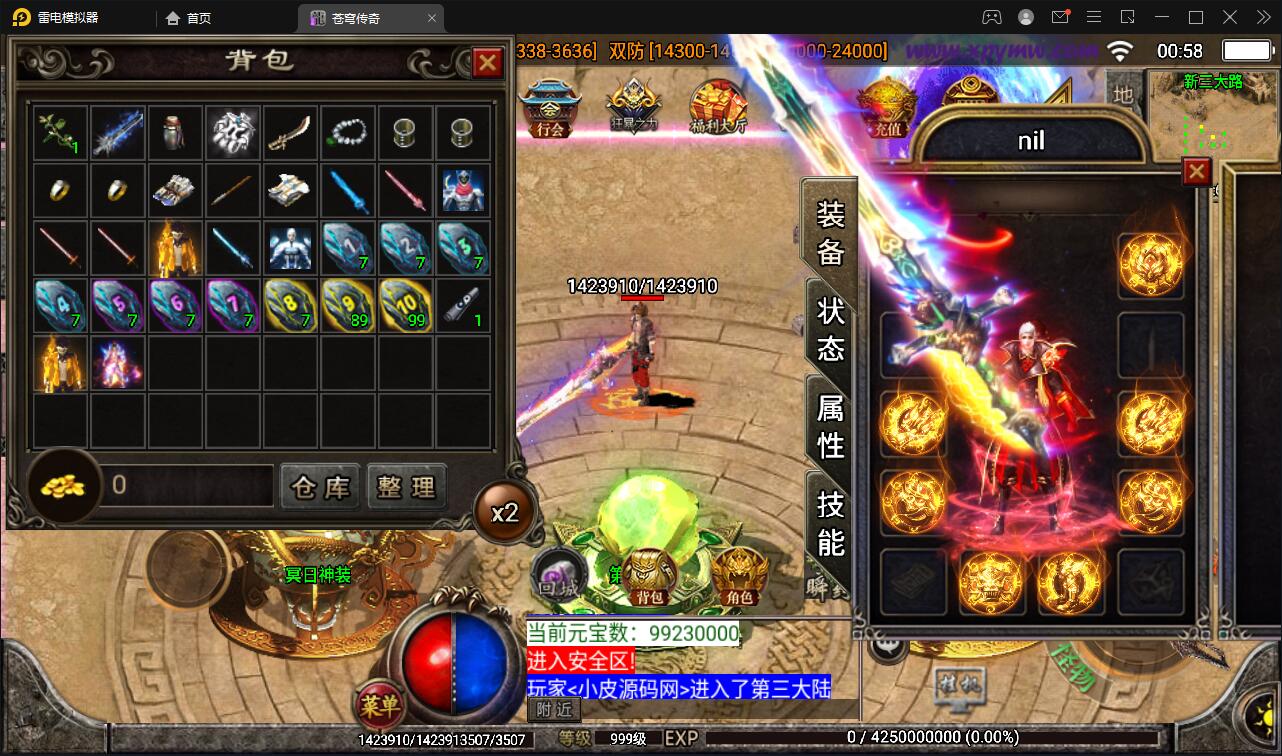Choose the pearl bracelet item
This screenshot has width=1282, height=756.
348,133
